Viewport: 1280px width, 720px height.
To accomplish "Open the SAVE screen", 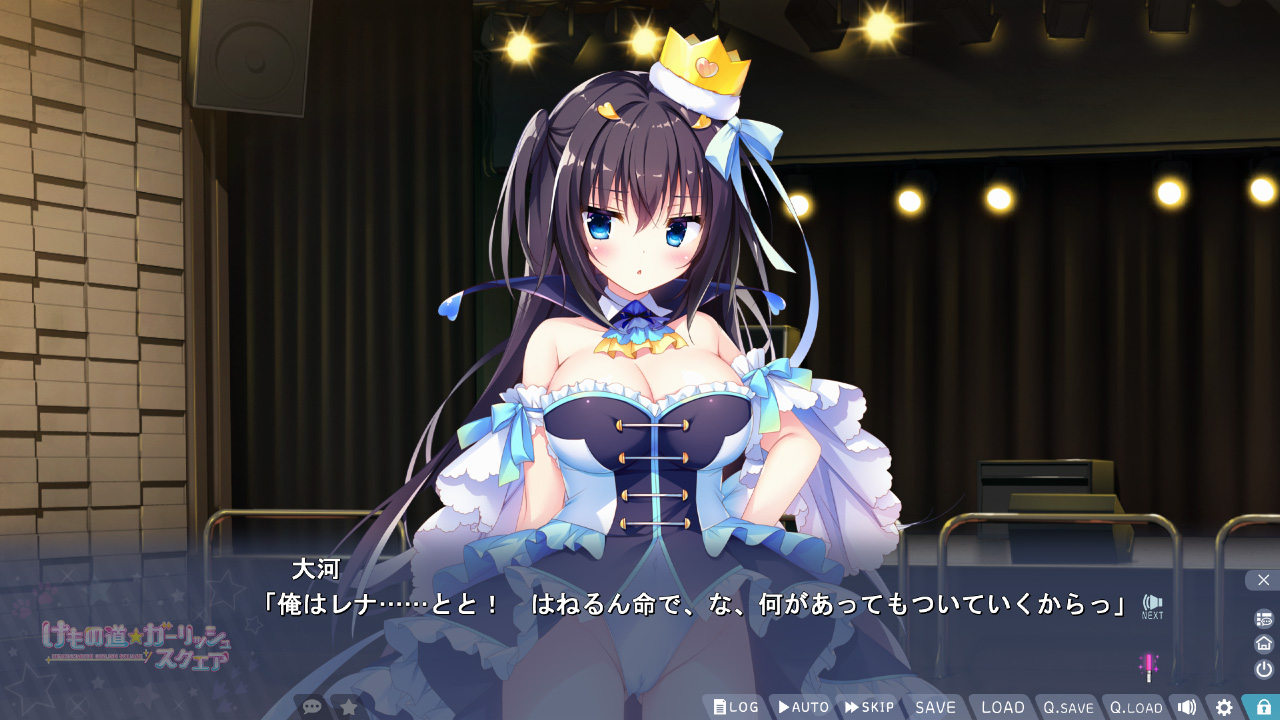I will pyautogui.click(x=935, y=707).
